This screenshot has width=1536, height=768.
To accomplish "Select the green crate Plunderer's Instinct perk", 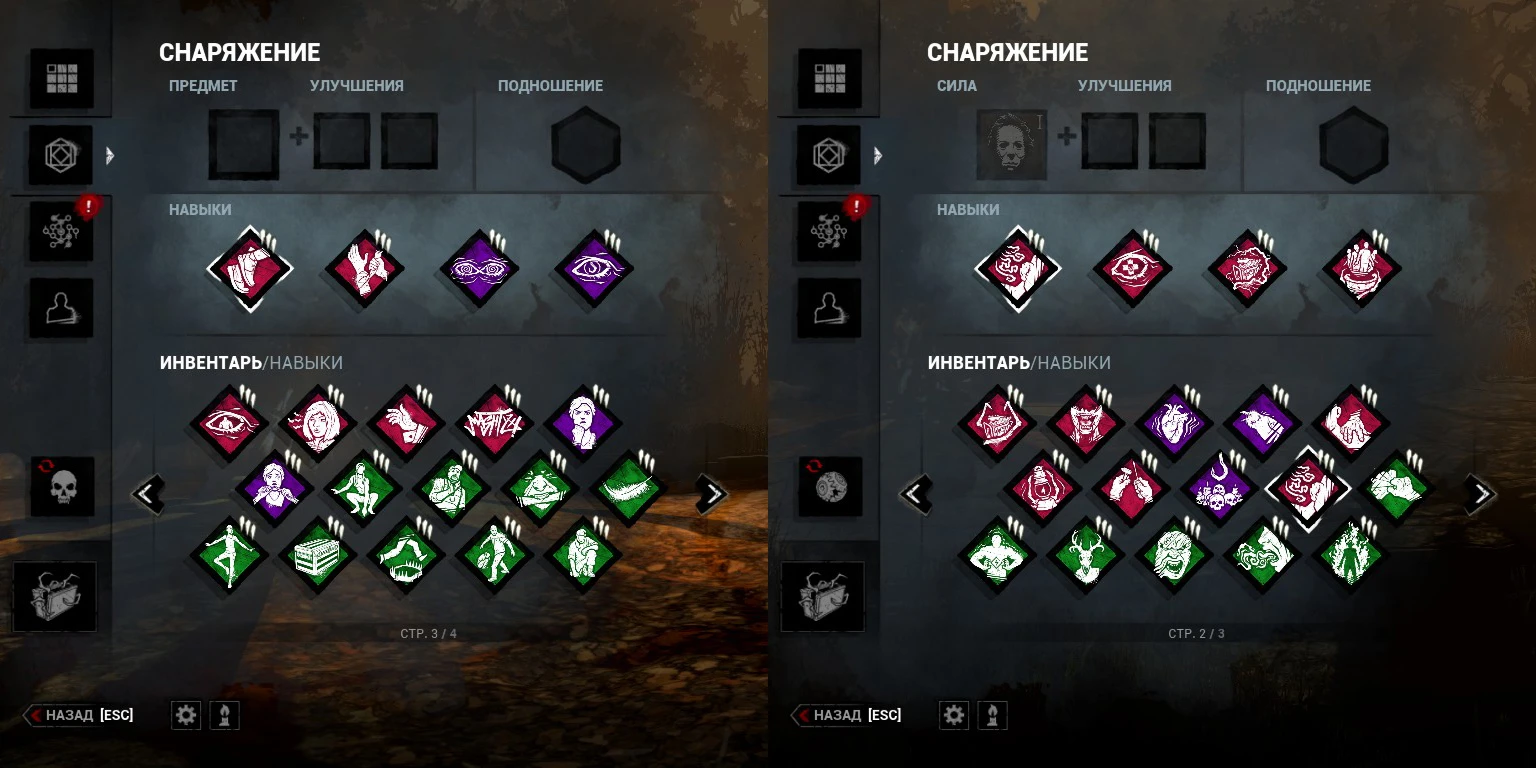I will coord(317,555).
